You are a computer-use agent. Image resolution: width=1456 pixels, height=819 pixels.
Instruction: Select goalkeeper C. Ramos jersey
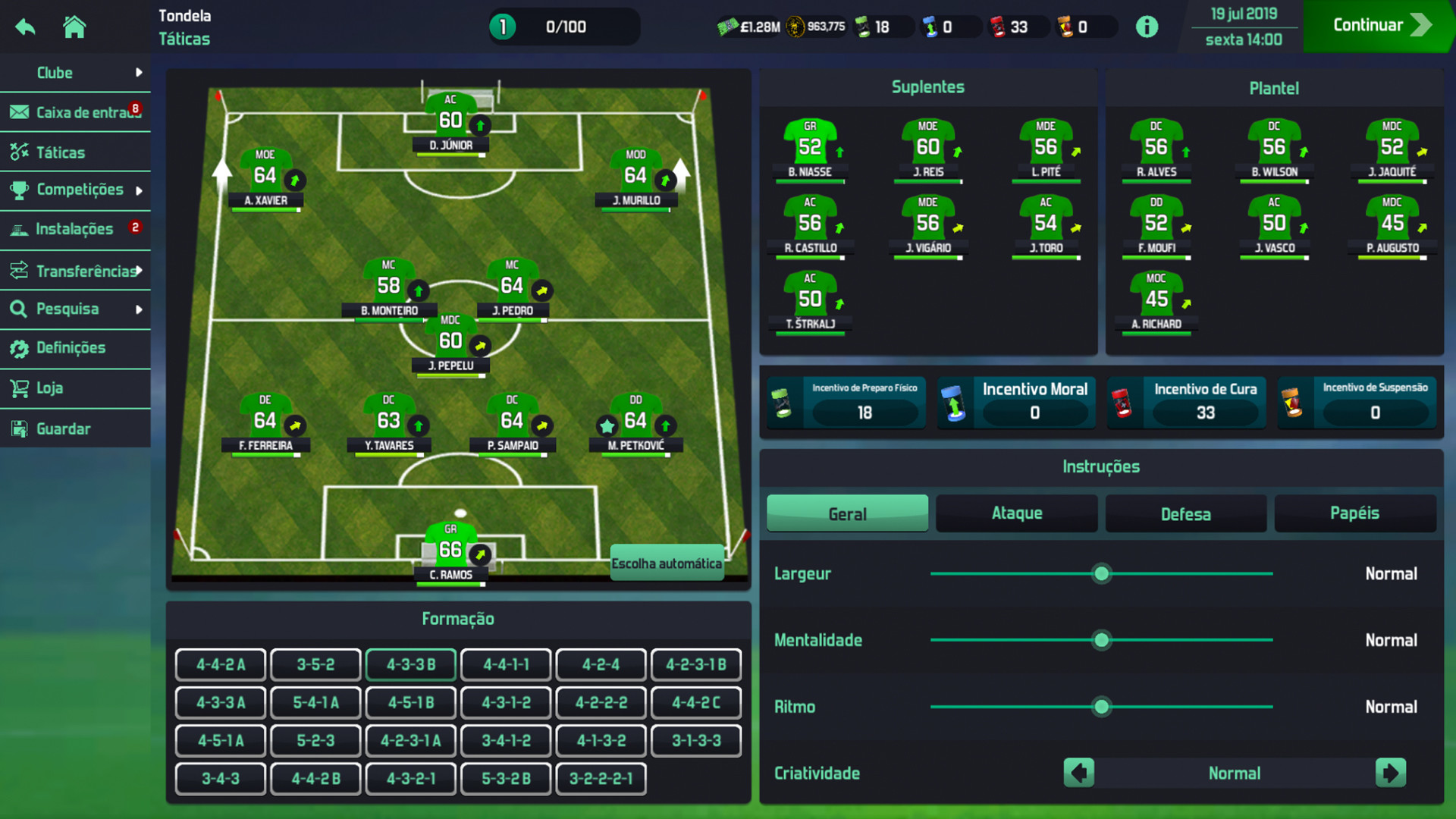click(x=450, y=543)
